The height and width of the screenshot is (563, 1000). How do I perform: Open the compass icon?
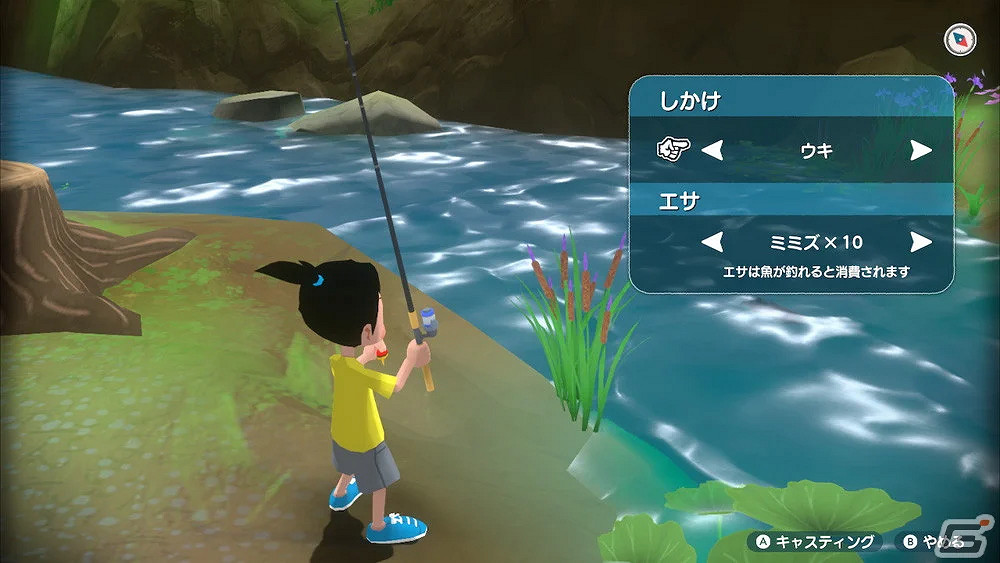click(958, 40)
